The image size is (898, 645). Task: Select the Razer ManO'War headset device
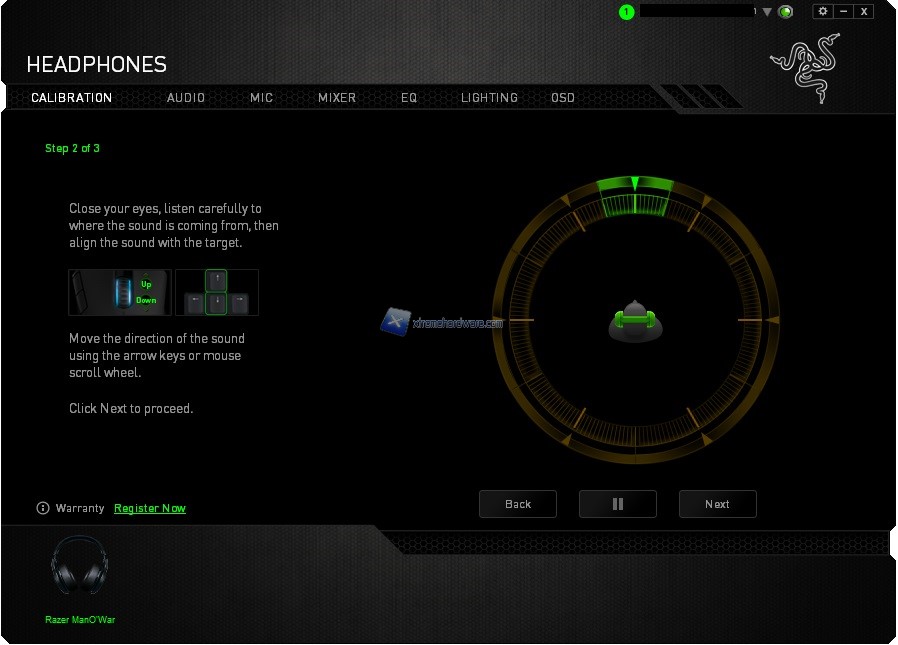click(x=80, y=568)
